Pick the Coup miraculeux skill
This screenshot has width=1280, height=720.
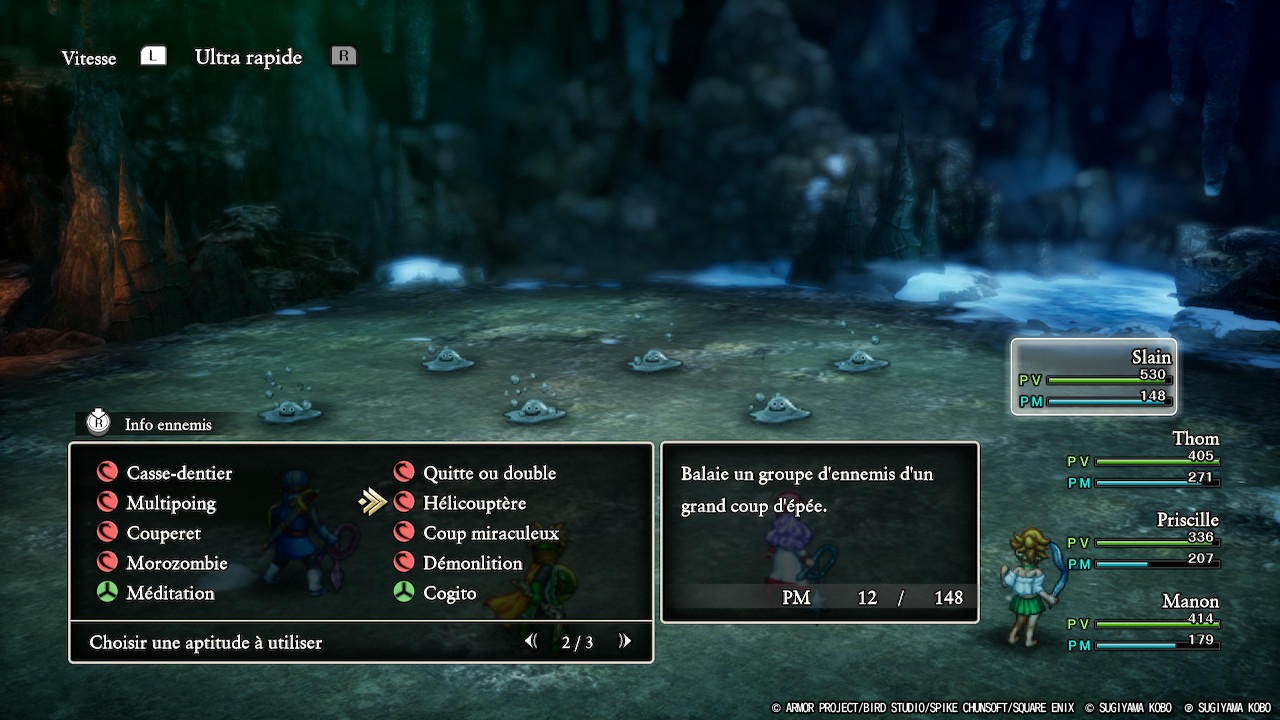[x=490, y=533]
